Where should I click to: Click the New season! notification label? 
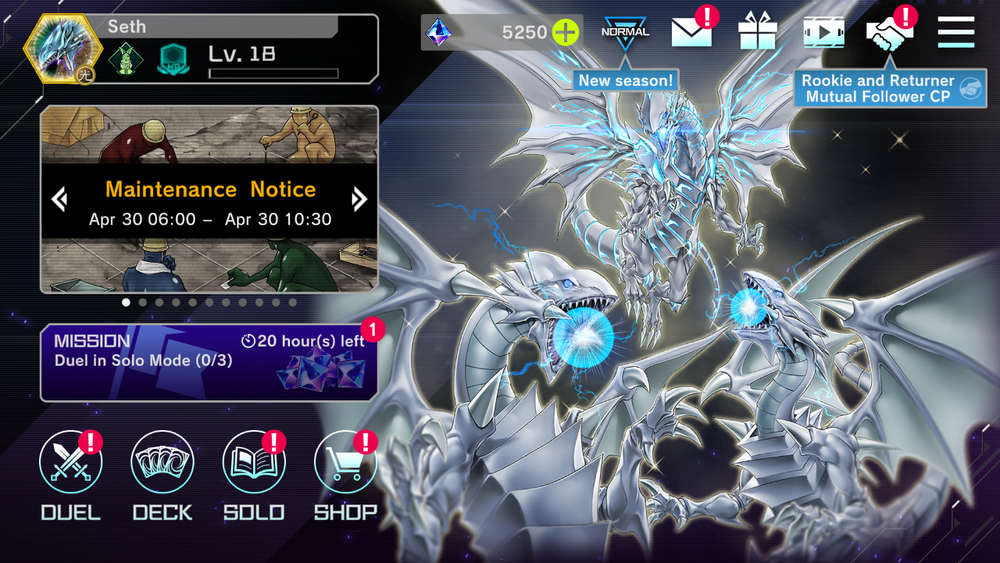pyautogui.click(x=626, y=80)
